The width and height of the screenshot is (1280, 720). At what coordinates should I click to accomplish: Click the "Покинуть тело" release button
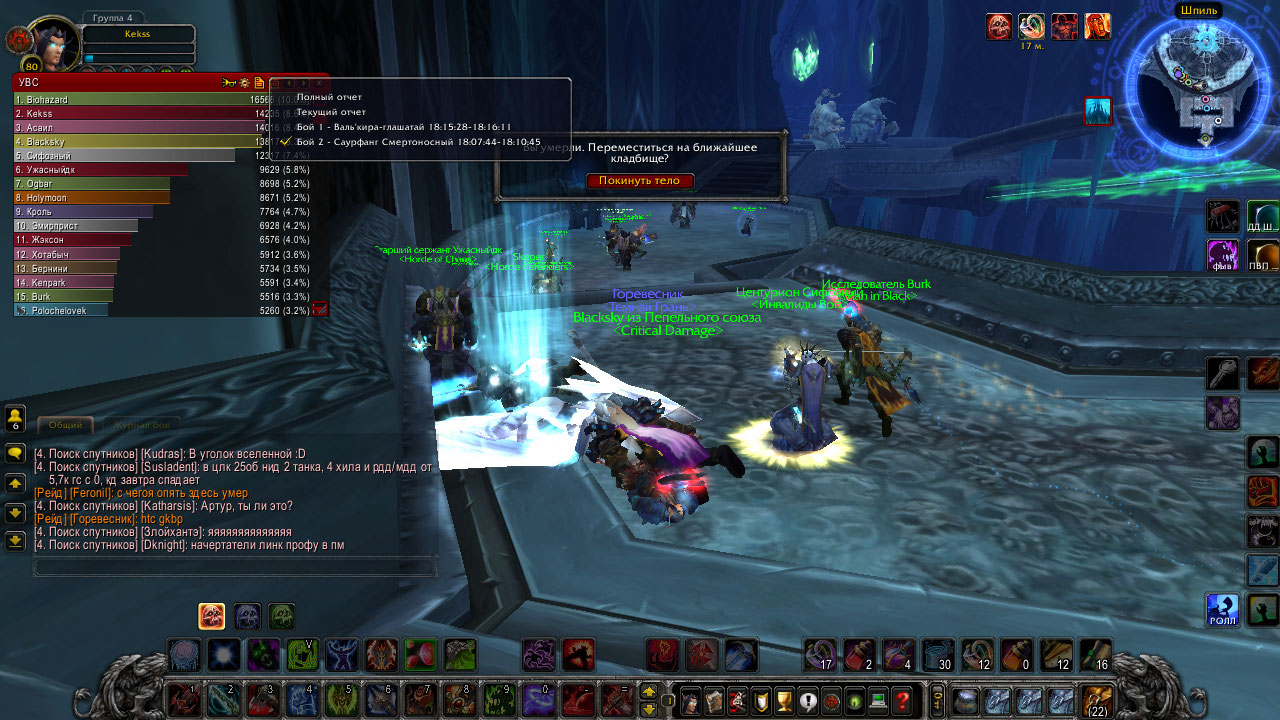pos(640,181)
